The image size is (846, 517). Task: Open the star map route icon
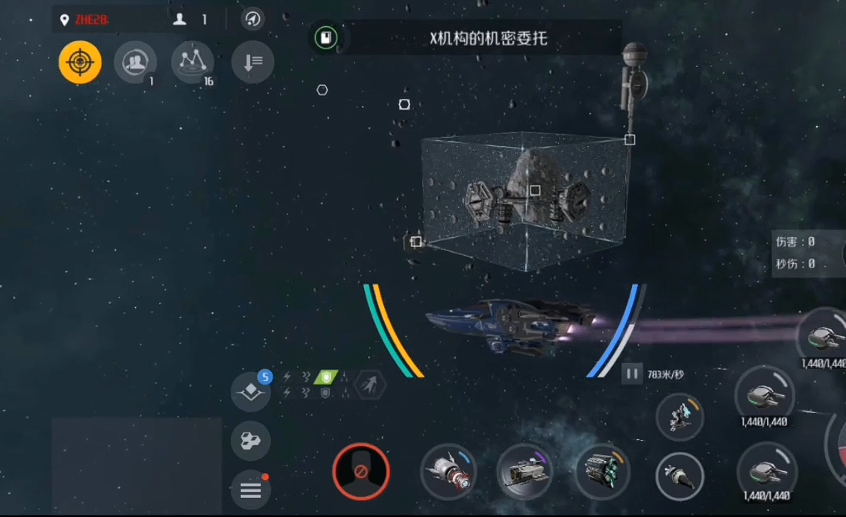pos(192,62)
